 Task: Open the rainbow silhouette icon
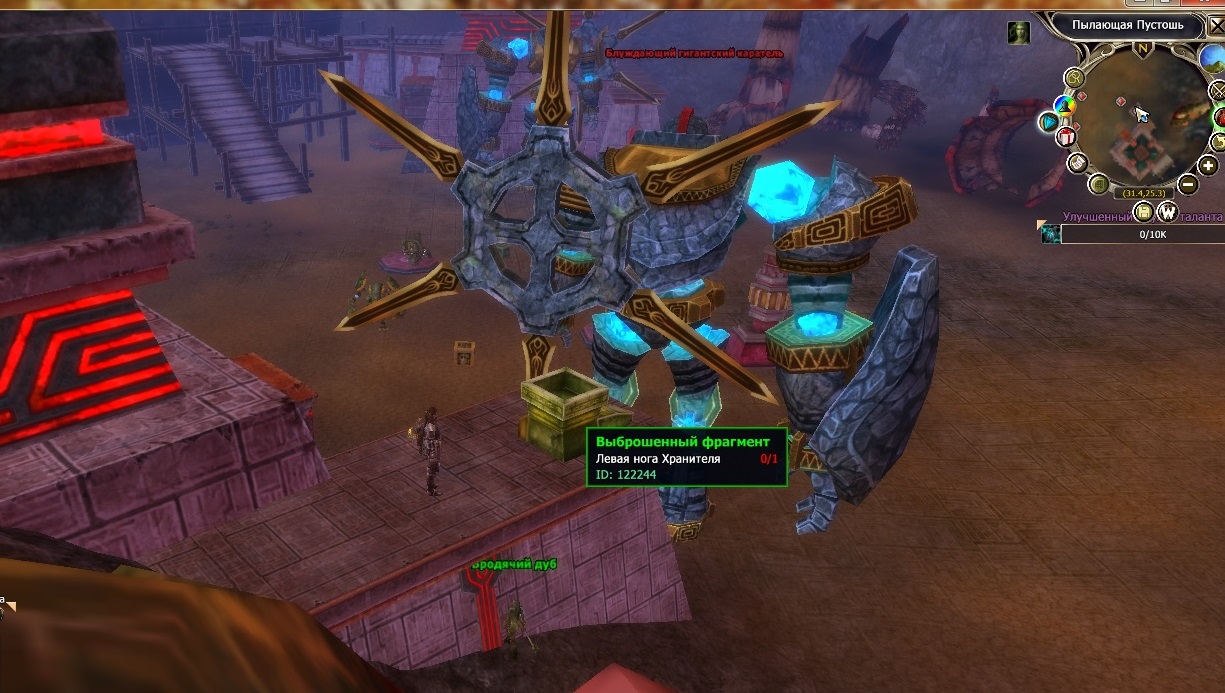tap(1064, 103)
